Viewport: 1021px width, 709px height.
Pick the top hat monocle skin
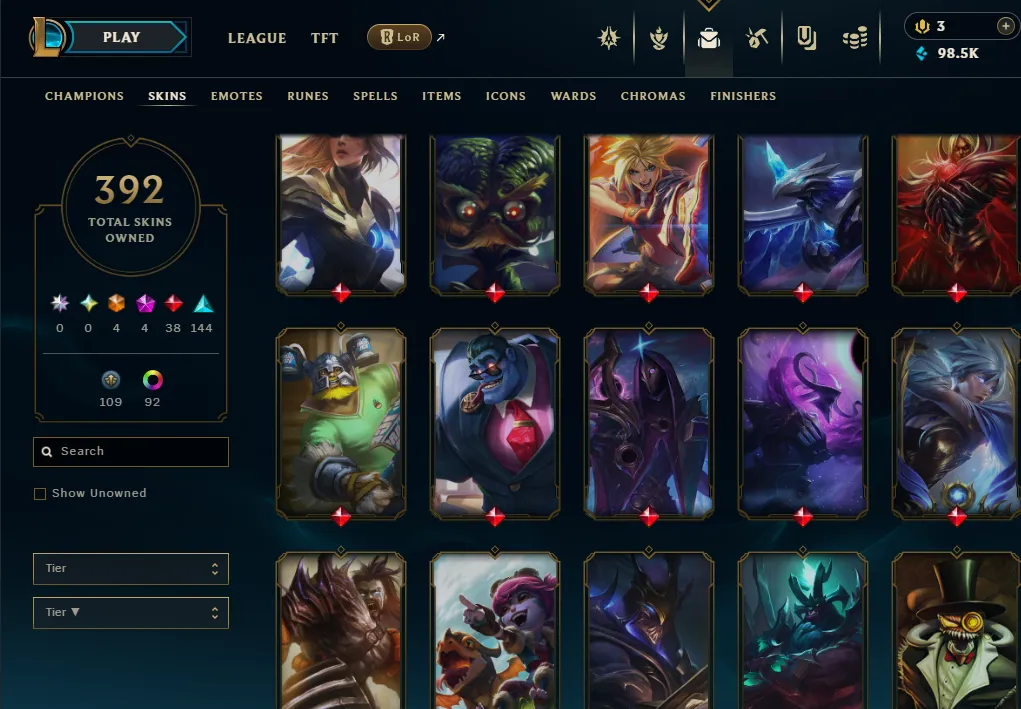(955, 630)
